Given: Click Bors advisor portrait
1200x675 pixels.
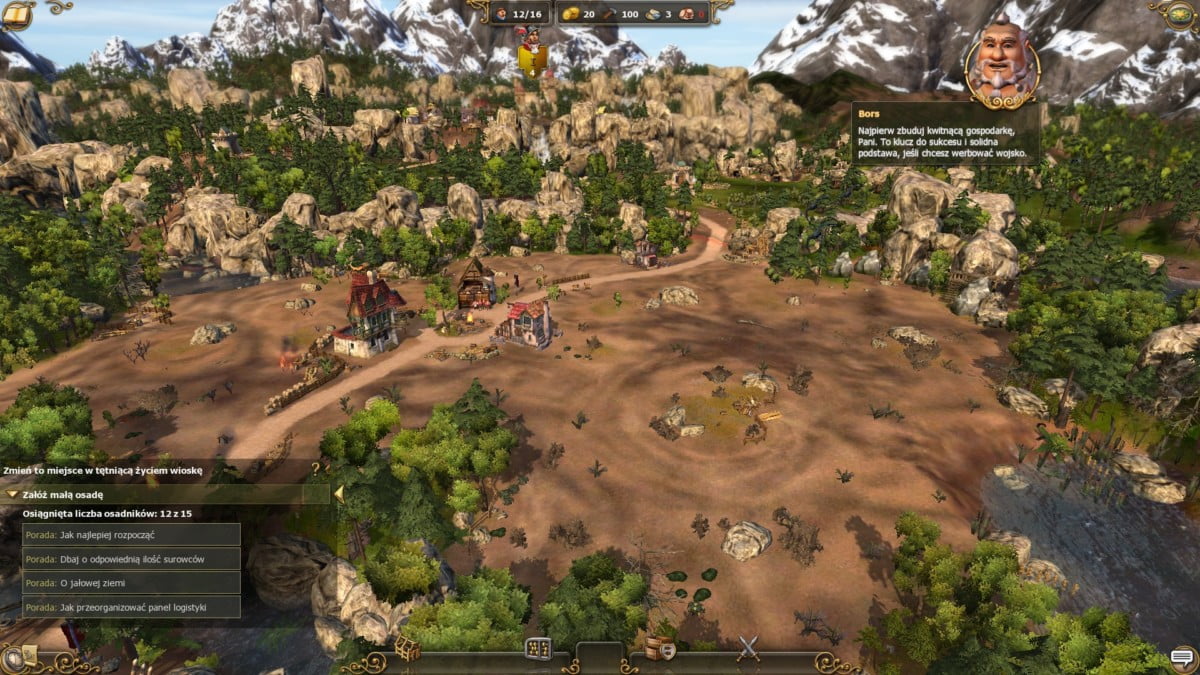Looking at the screenshot, I should [x=1003, y=60].
